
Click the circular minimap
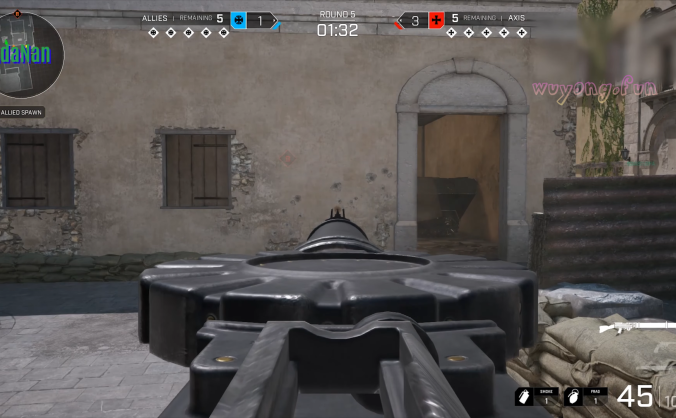pyautogui.click(x=29, y=54)
